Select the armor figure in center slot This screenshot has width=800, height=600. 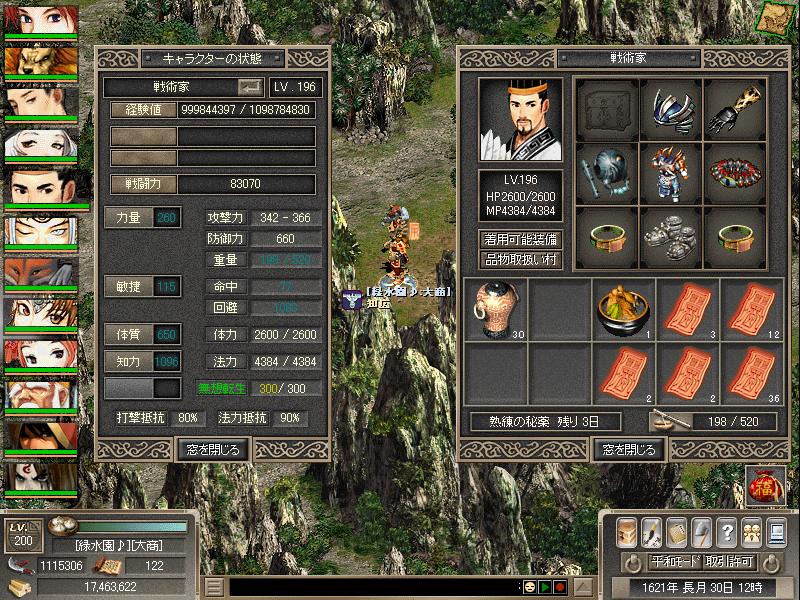coord(671,173)
